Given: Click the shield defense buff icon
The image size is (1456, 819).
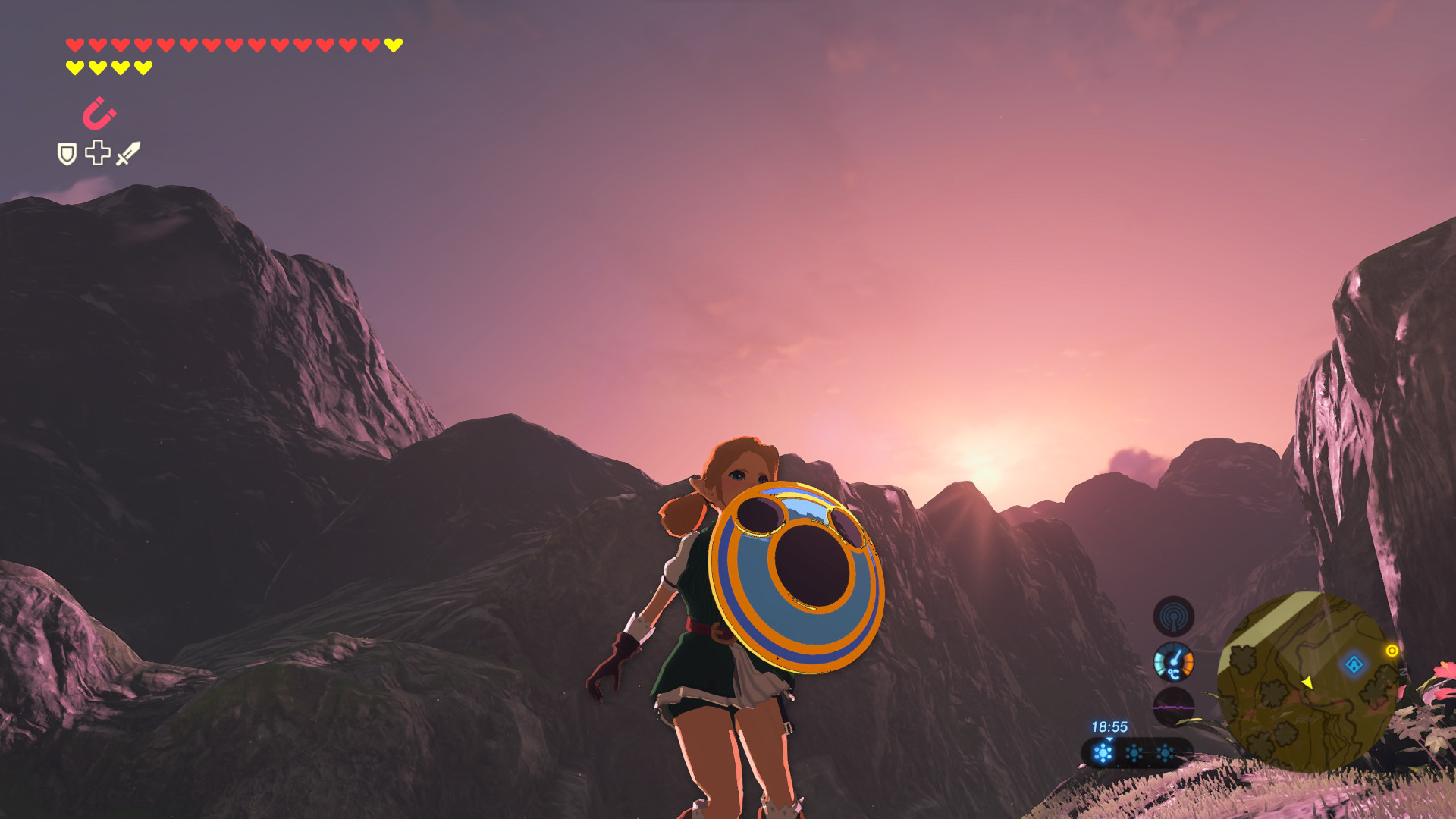Looking at the screenshot, I should (x=67, y=153).
